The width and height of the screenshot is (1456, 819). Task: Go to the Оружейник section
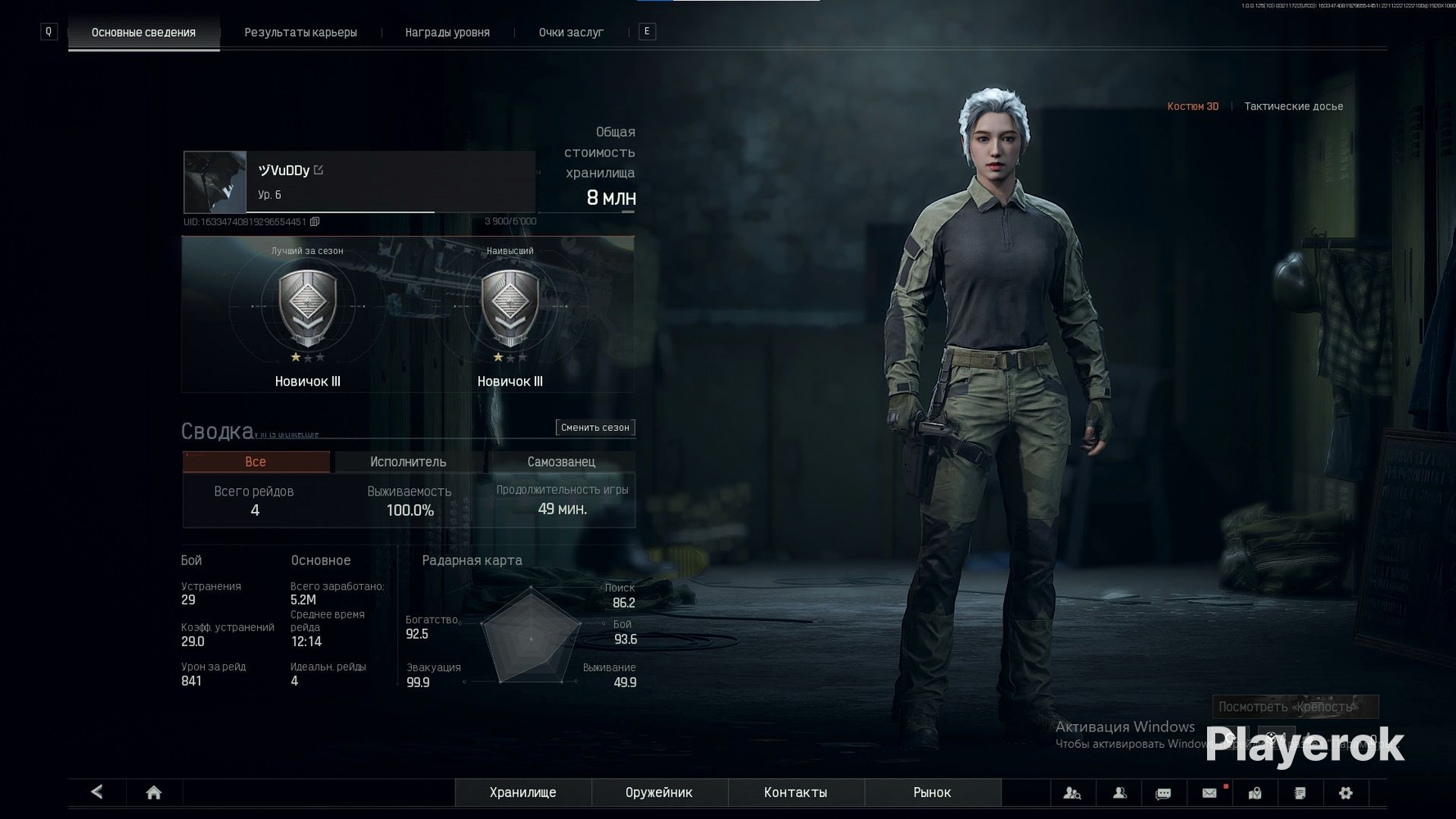pos(658,793)
